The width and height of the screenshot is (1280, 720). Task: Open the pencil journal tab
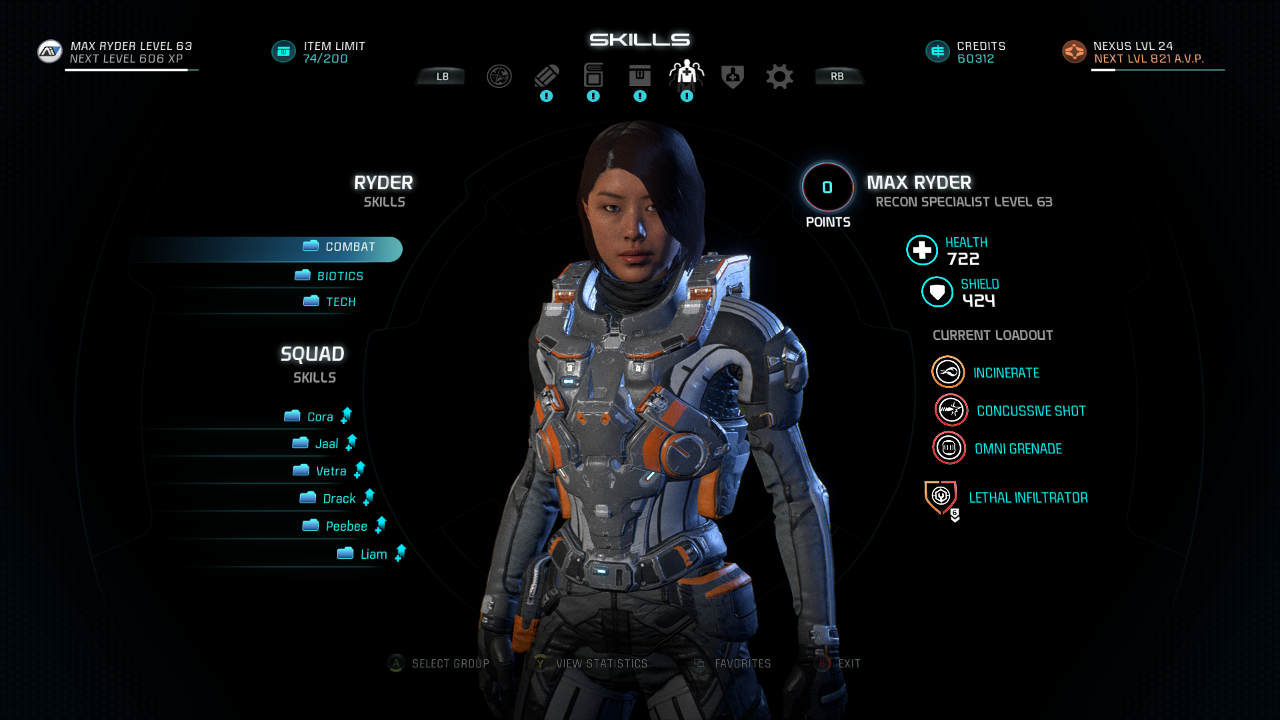click(546, 76)
